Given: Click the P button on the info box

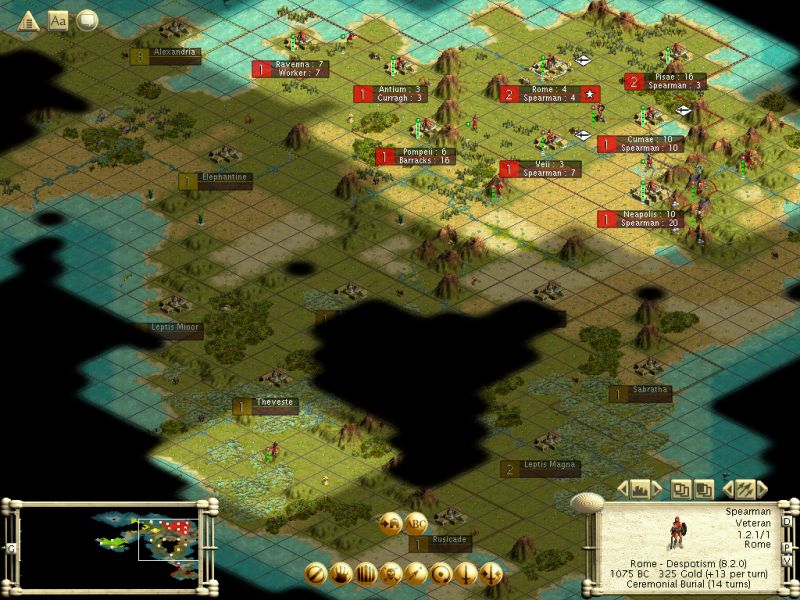Looking at the screenshot, I should [x=787, y=547].
